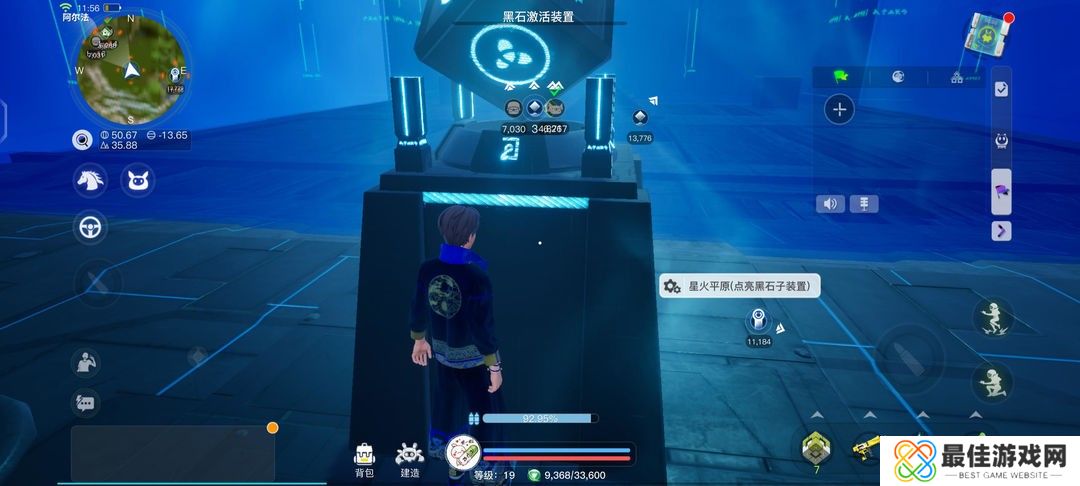Toggle the speaker sound button

click(x=830, y=204)
